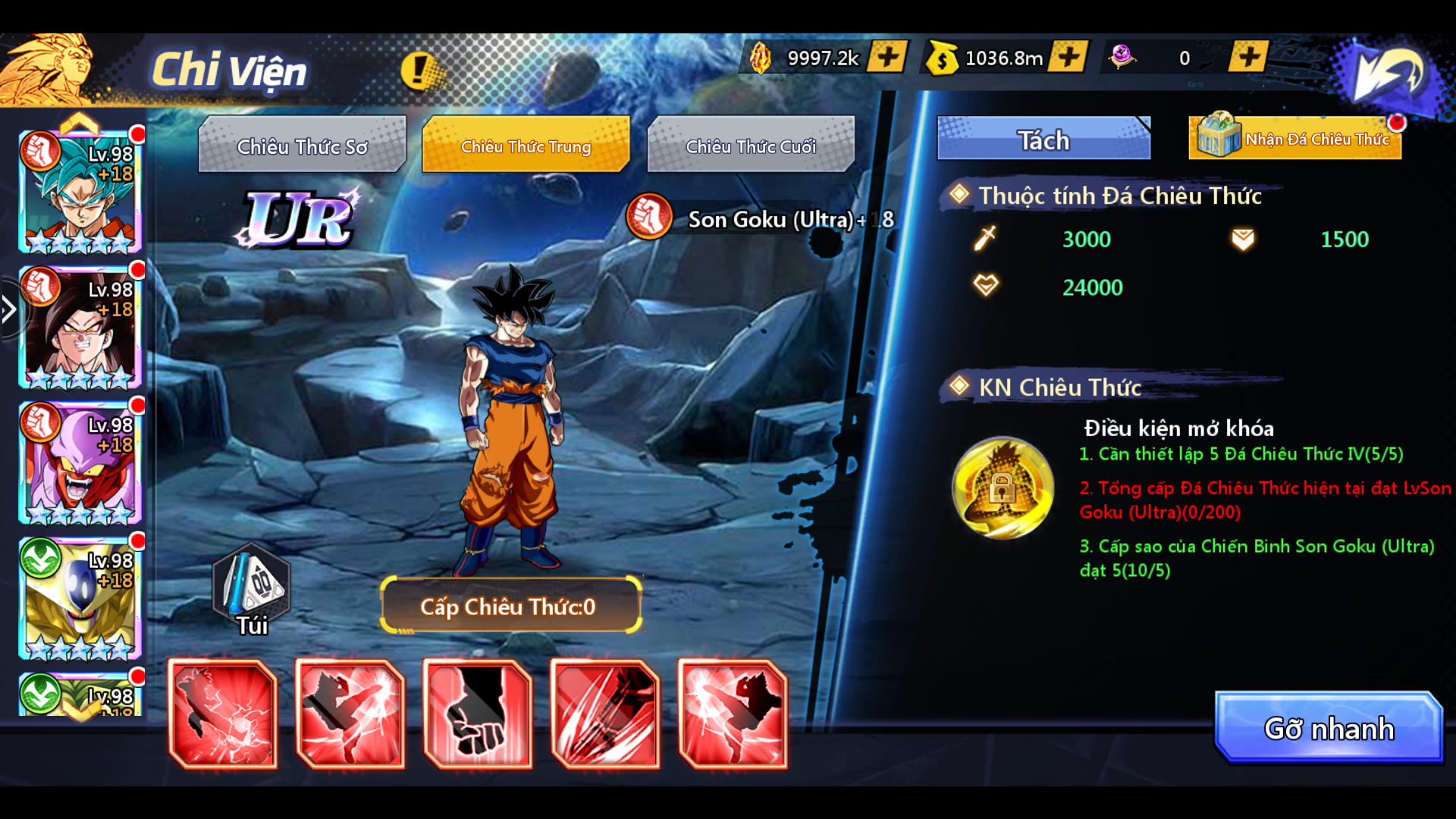Select the claw slash skill slot
Screen dimensions: 1456x819
605,714
